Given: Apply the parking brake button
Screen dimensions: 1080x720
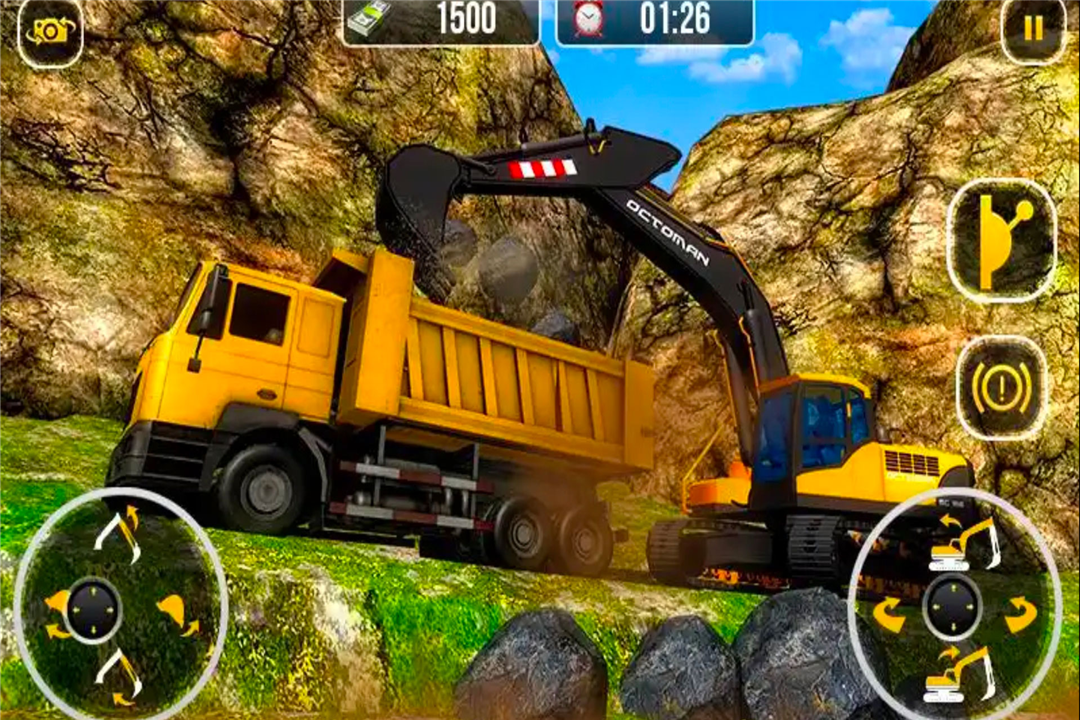Looking at the screenshot, I should tap(1001, 388).
